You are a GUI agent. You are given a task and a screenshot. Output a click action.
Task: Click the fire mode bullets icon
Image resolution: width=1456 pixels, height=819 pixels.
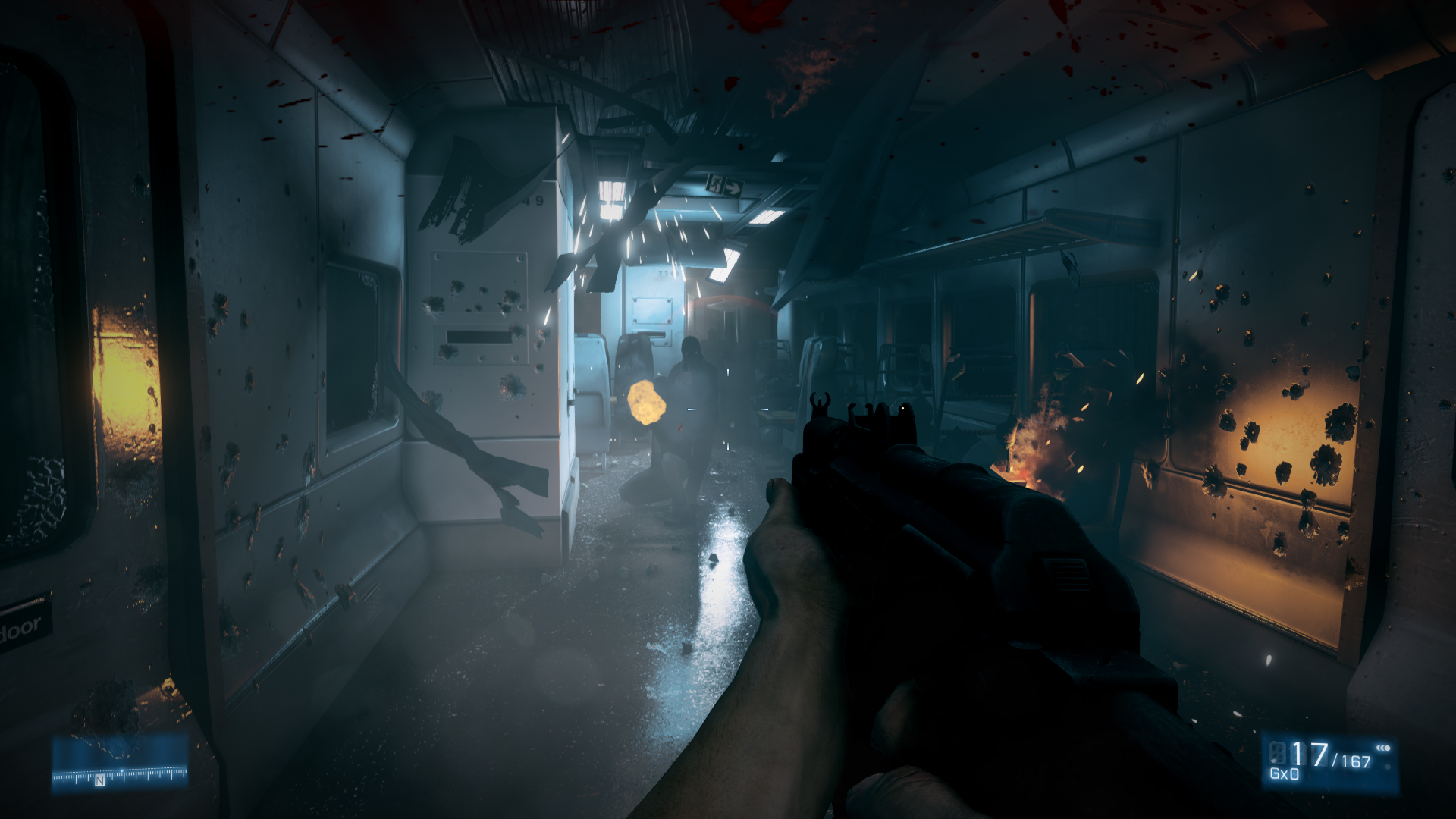tap(1383, 748)
